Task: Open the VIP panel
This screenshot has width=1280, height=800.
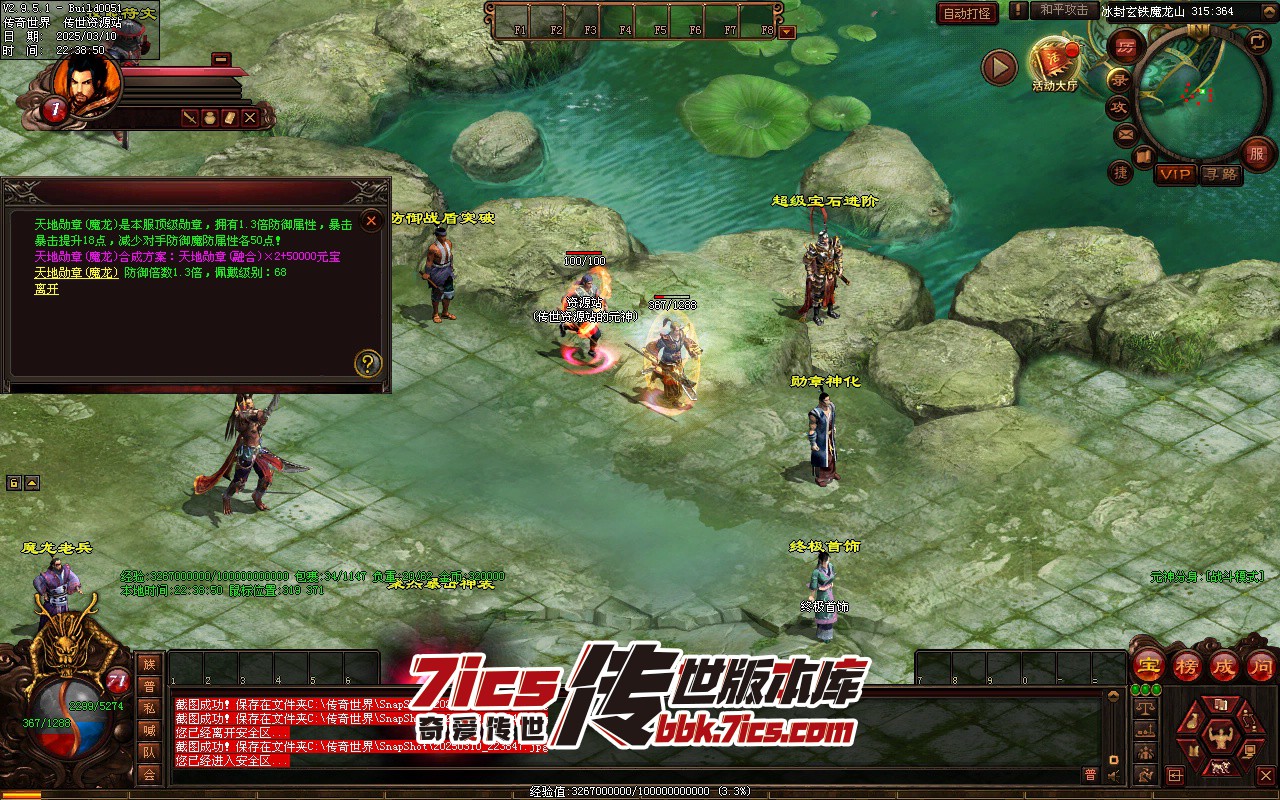Action: (x=1175, y=174)
